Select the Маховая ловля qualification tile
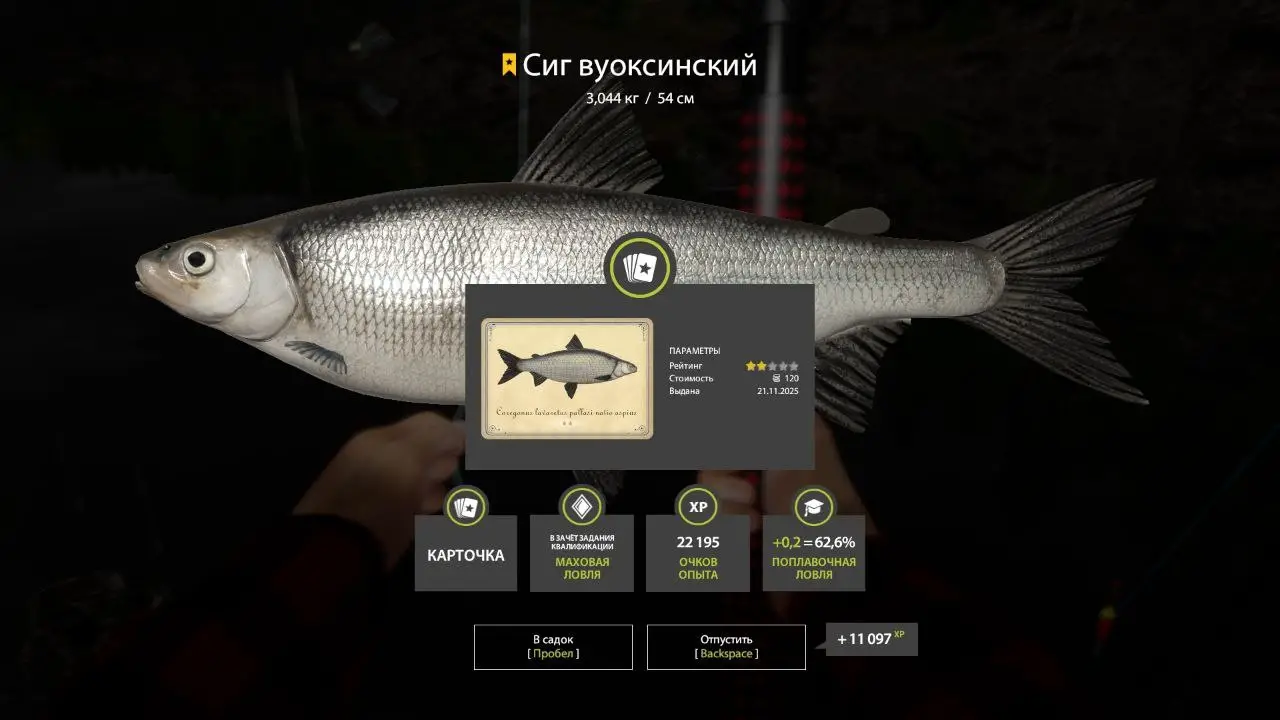Image resolution: width=1280 pixels, height=720 pixels. (x=582, y=554)
